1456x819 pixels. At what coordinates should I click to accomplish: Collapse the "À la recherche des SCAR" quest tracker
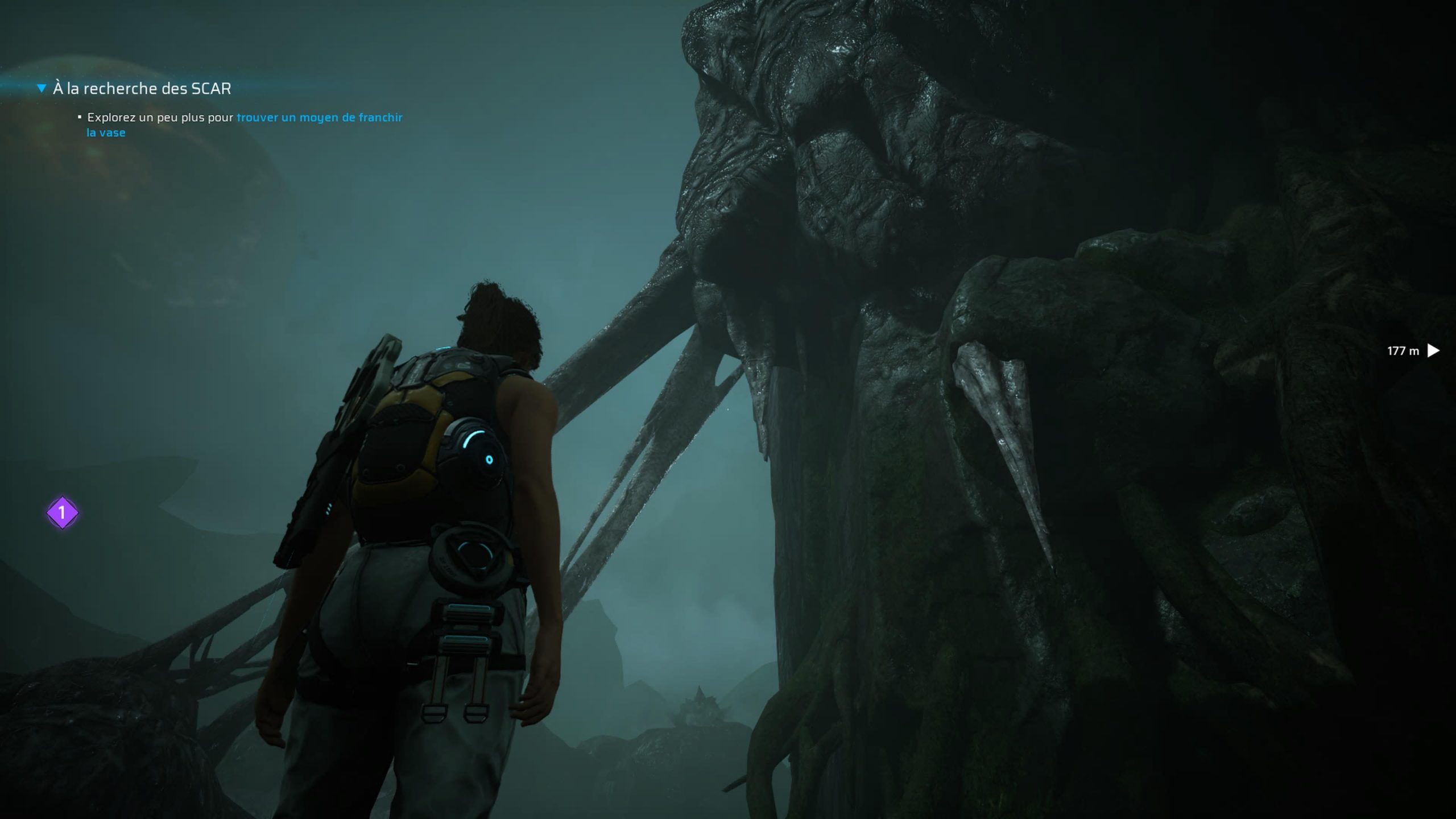pos(42,88)
